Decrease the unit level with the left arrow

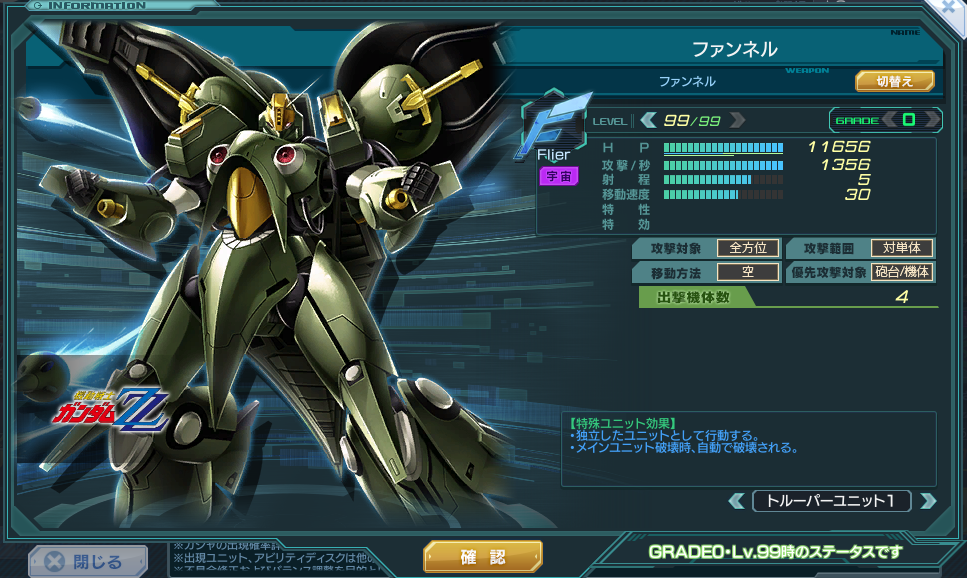point(648,121)
